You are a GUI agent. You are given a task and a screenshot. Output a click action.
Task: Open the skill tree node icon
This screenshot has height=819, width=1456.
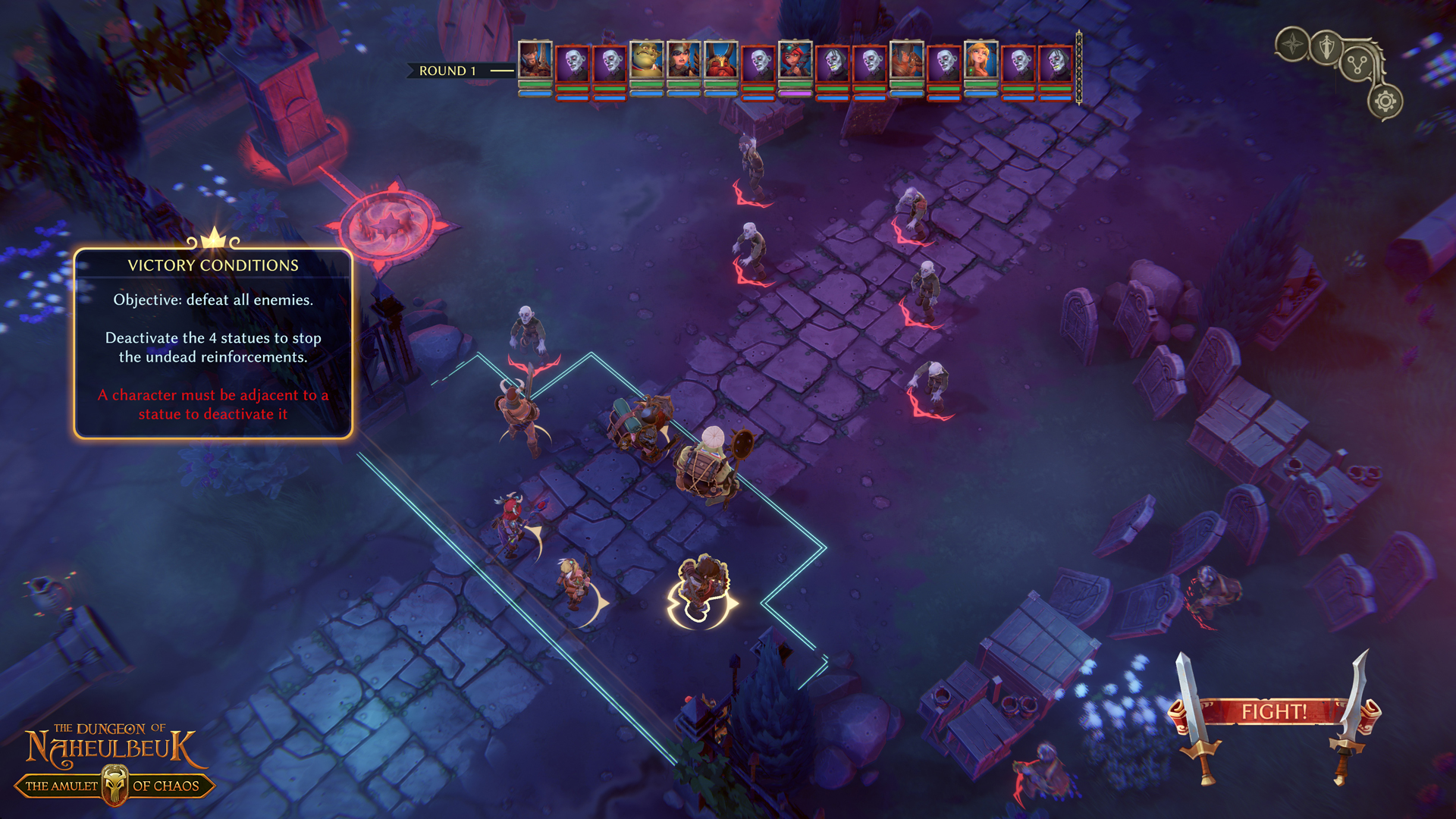[1357, 65]
